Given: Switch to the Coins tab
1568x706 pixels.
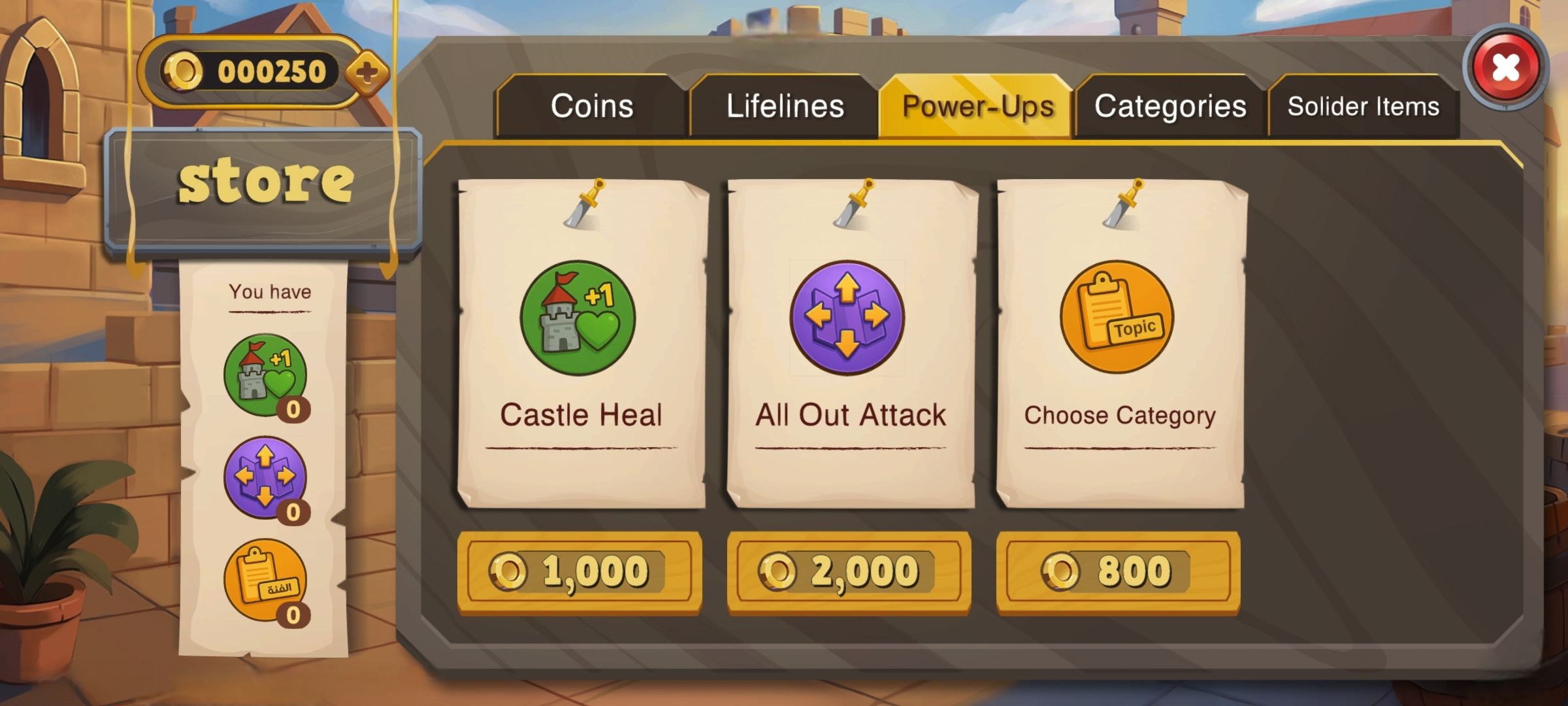Looking at the screenshot, I should pos(591,106).
